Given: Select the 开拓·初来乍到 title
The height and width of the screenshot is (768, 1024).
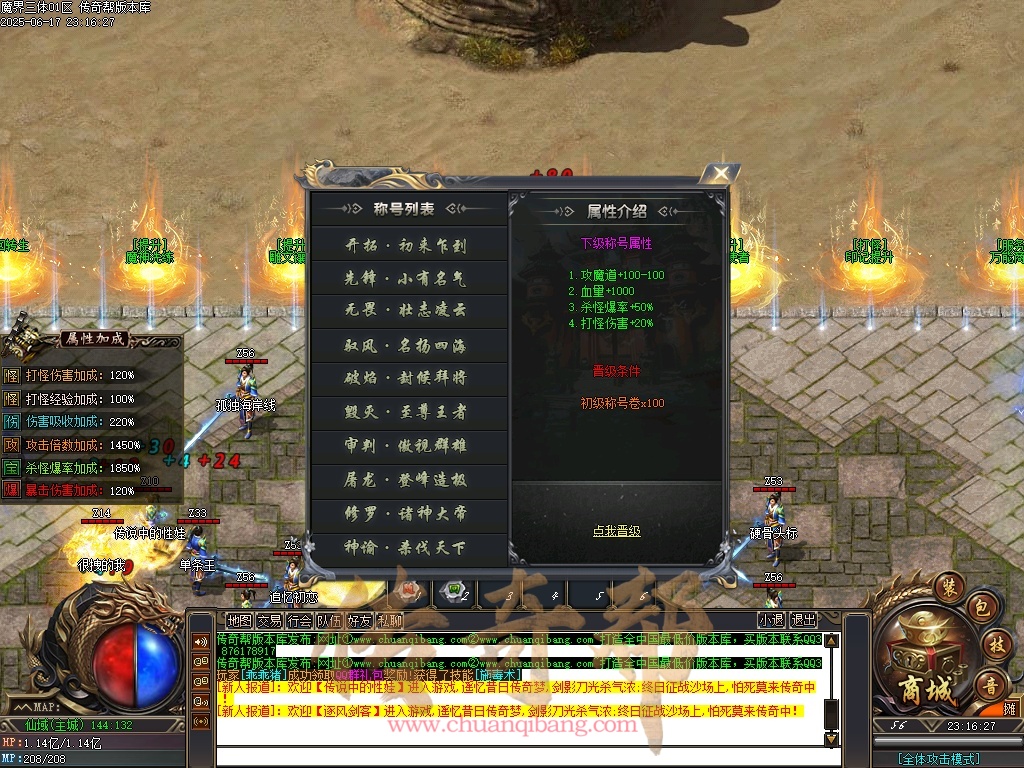Looking at the screenshot, I should (x=406, y=245).
